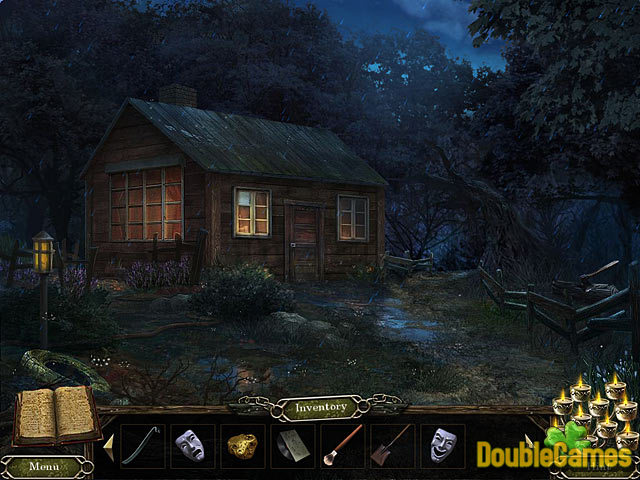This screenshot has width=640, height=480.
Task: Open the journal book
Action: (x=56, y=413)
